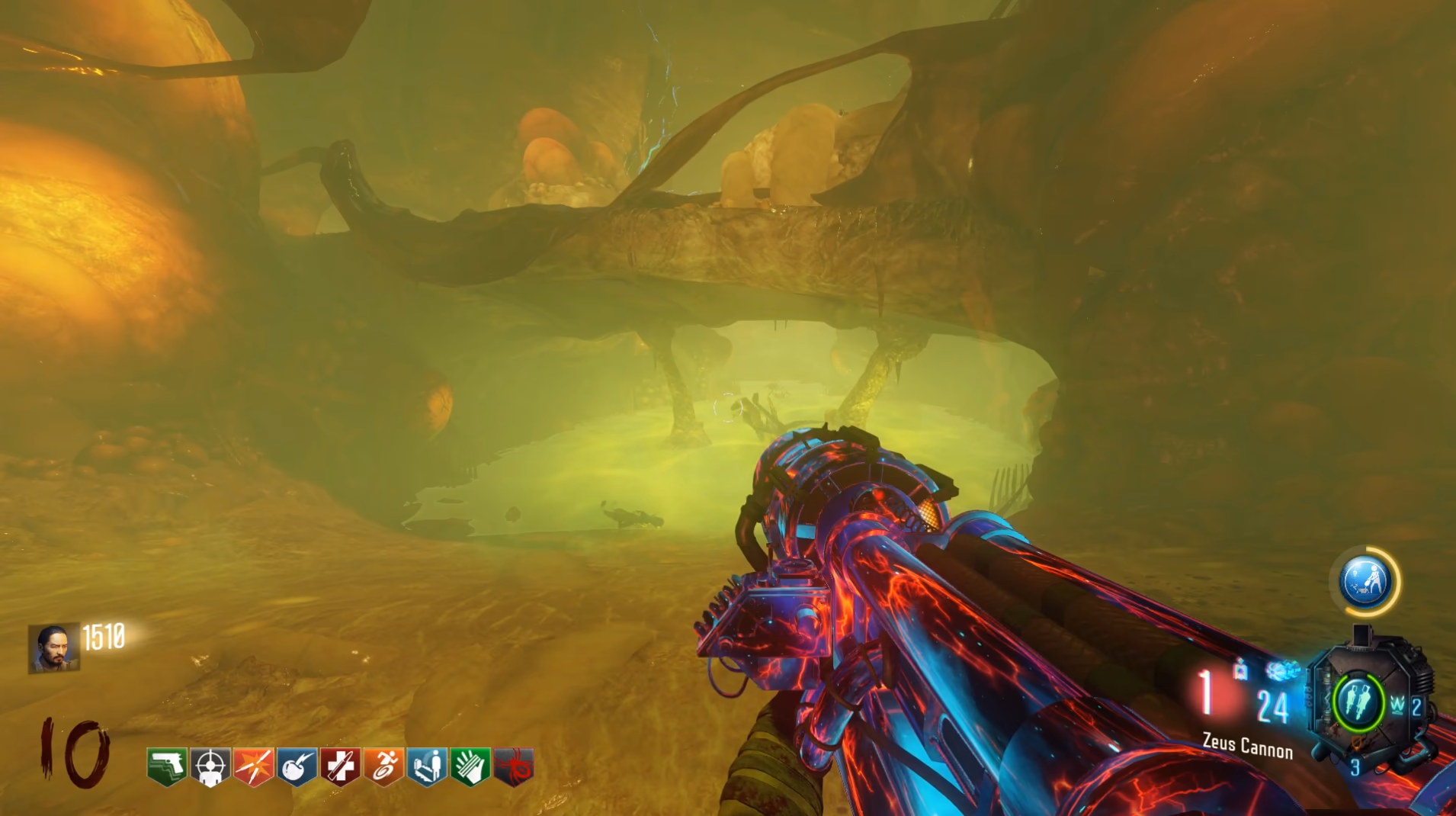Activate the blue GobbleGum bubble icon
Image resolution: width=1456 pixels, height=816 pixels.
point(1366,581)
